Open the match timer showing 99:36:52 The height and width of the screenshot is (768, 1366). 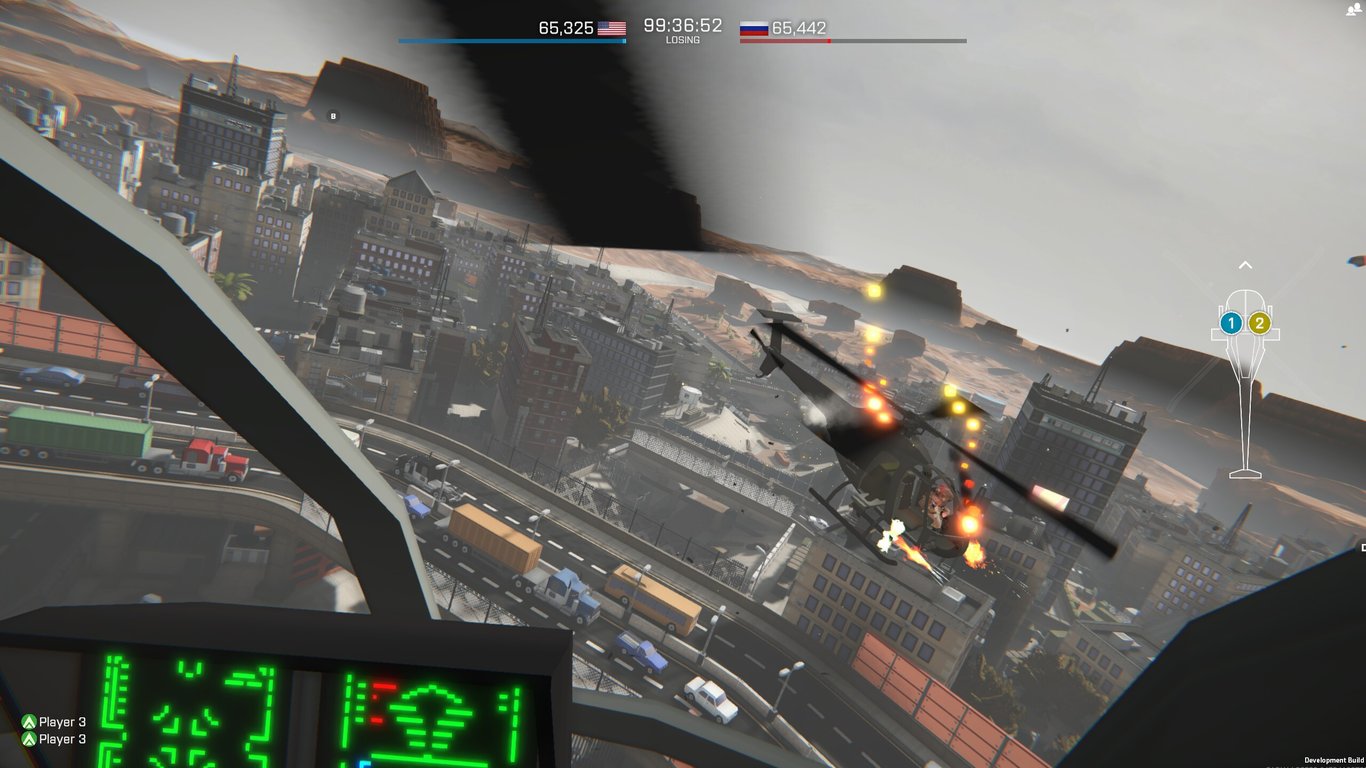click(683, 26)
